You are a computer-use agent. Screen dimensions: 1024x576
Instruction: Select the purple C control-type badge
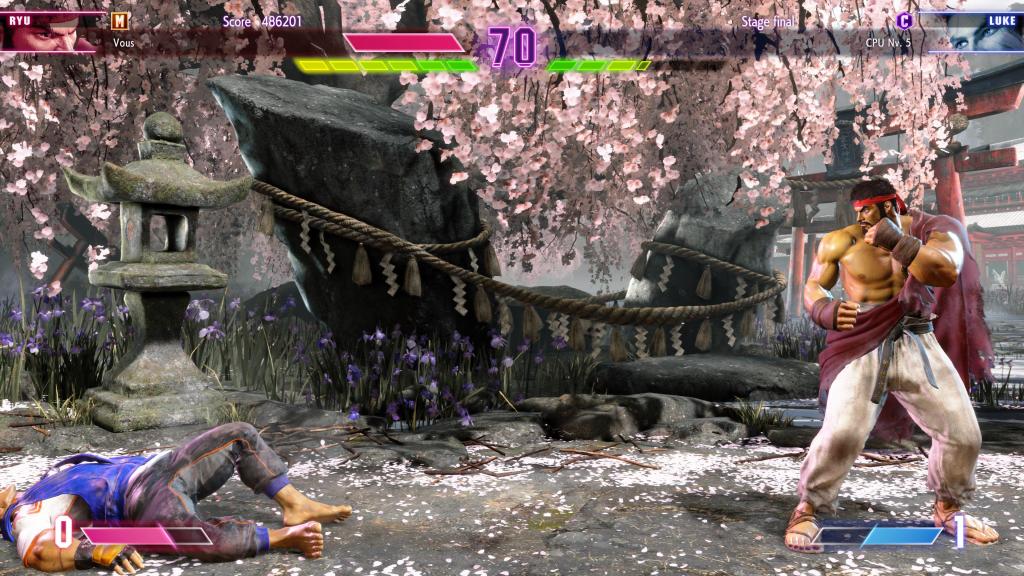coord(904,20)
